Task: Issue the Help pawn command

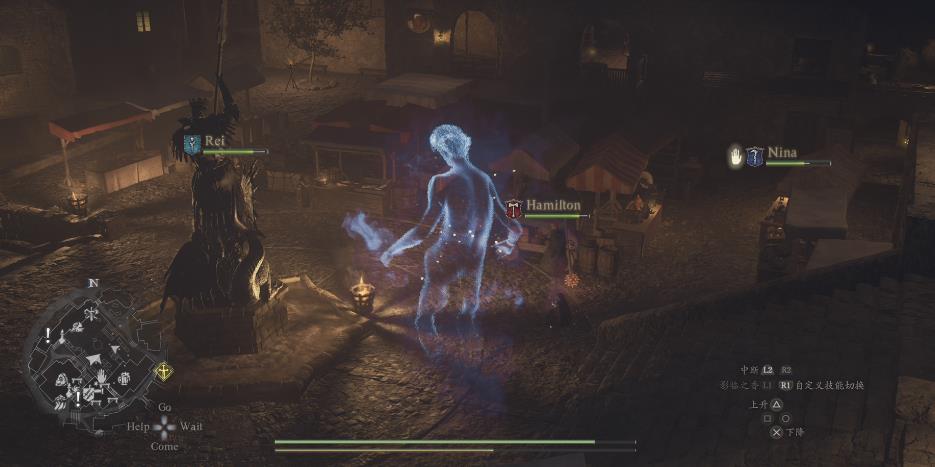Action: [138, 427]
